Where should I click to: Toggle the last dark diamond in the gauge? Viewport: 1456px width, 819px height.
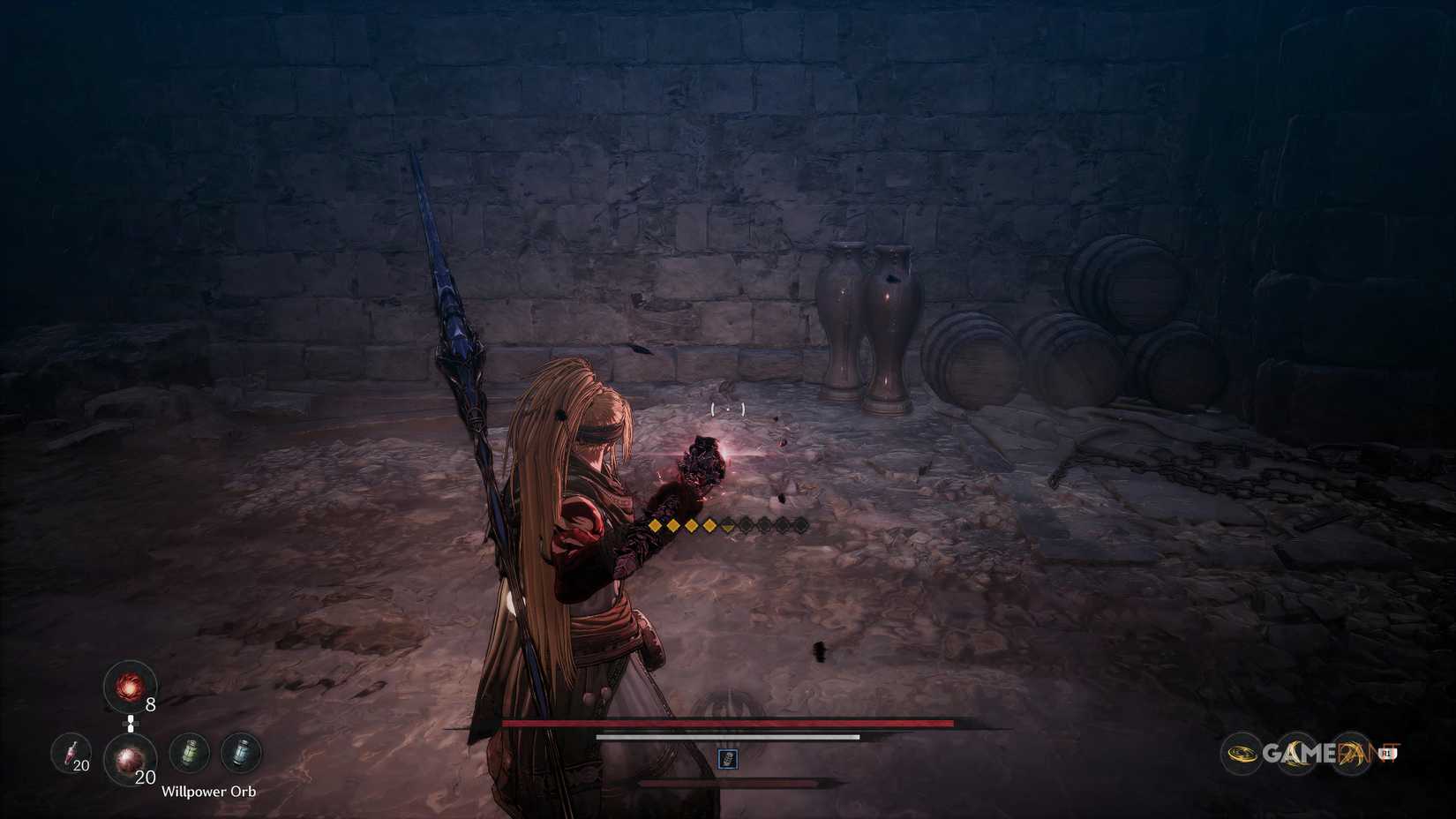802,525
